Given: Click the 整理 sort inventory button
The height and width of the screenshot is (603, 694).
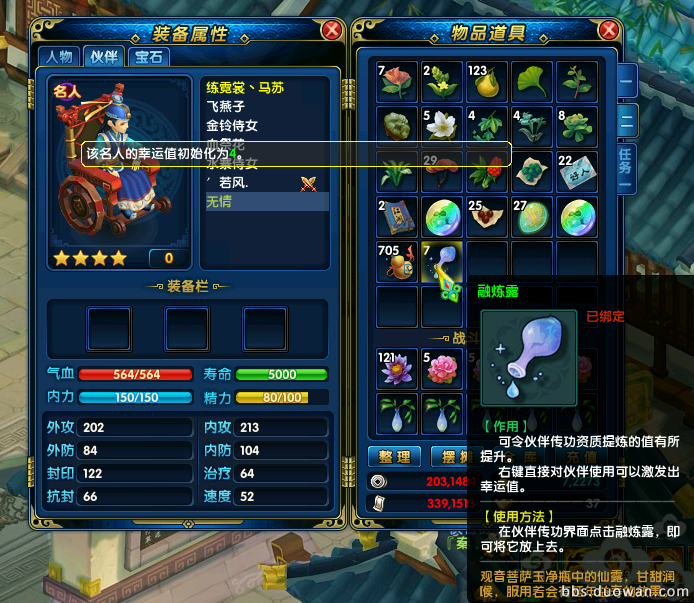Looking at the screenshot, I should pos(395,457).
